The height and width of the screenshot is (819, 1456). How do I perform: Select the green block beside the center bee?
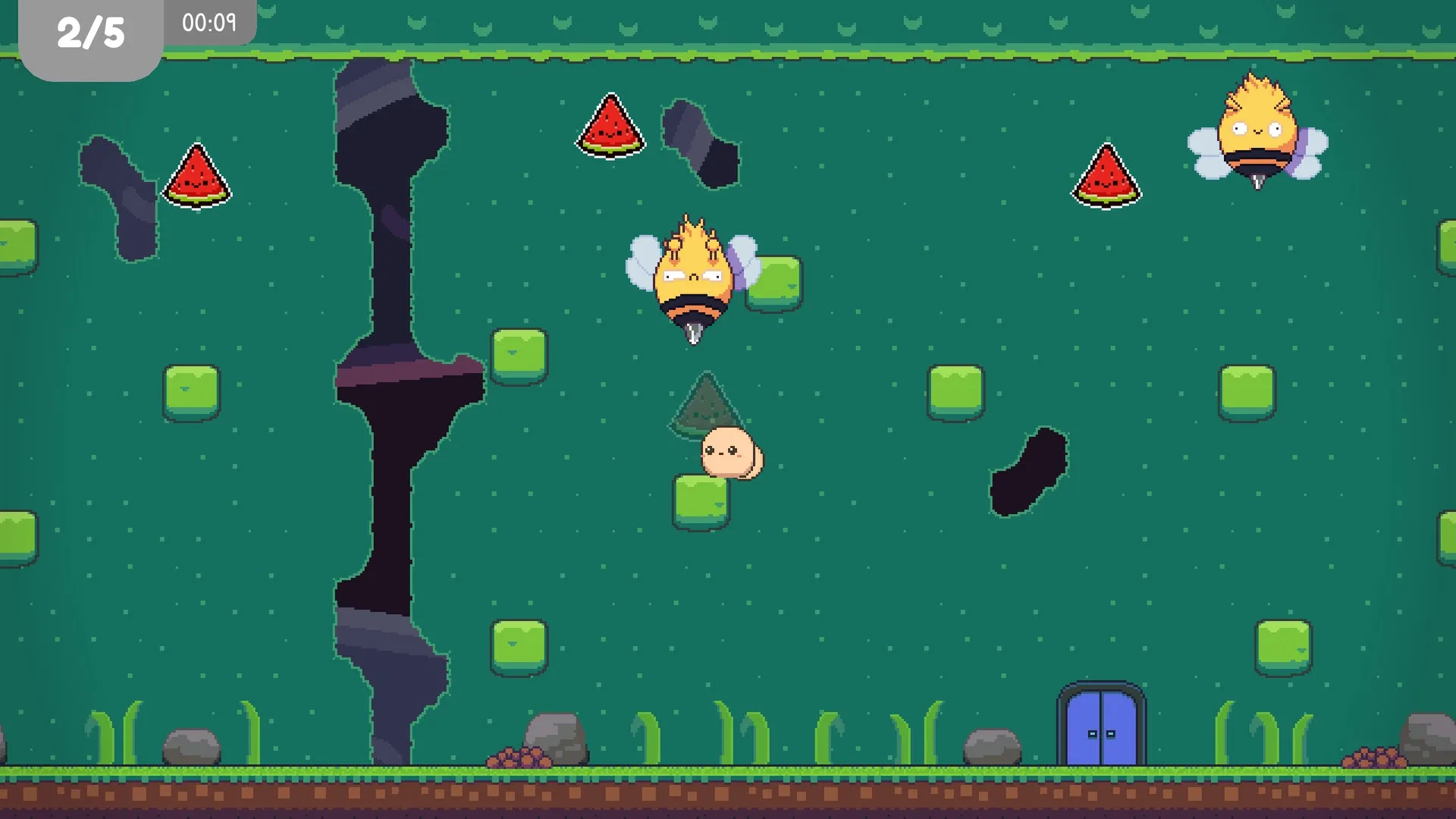[771, 284]
